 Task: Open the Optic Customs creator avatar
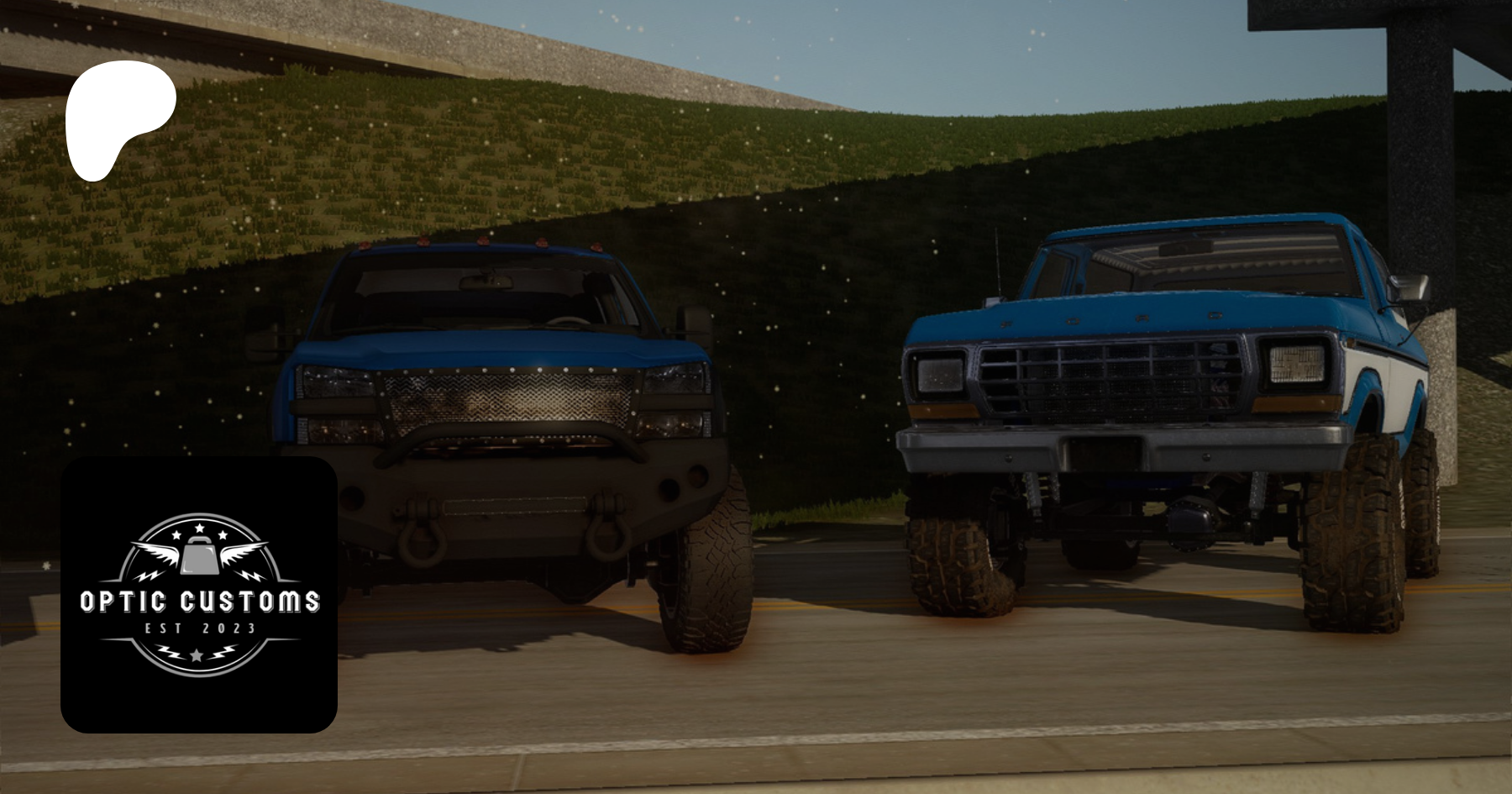tap(199, 594)
